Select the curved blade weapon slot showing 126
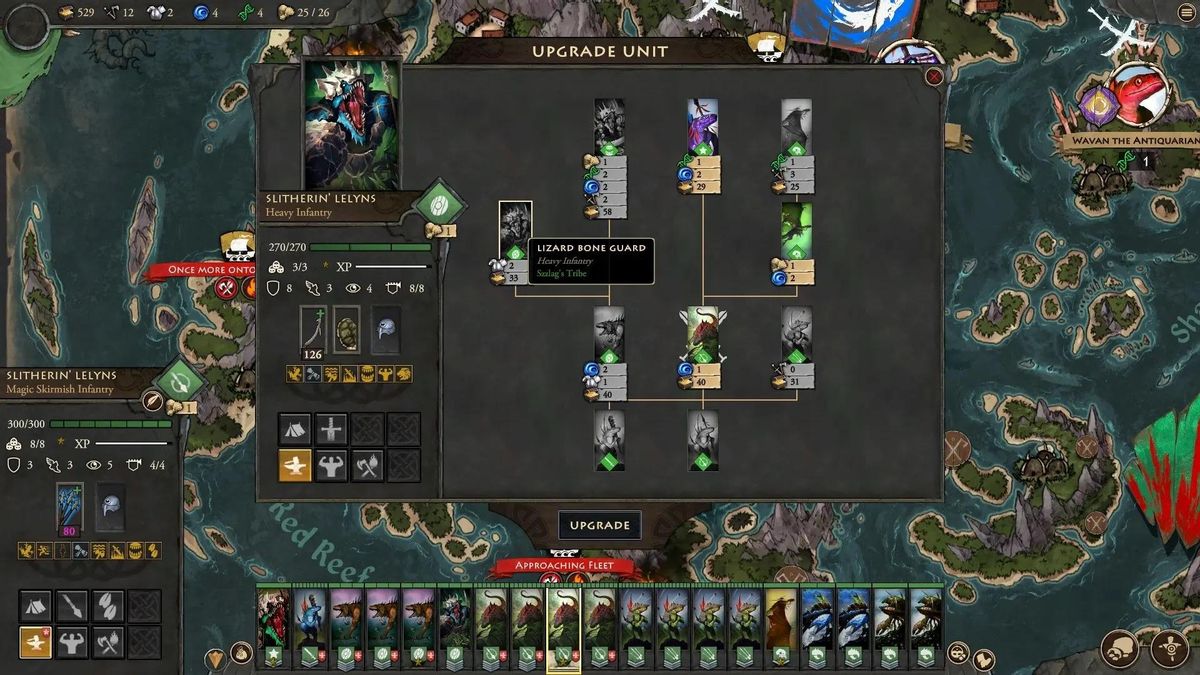1200x675 pixels. pyautogui.click(x=313, y=329)
